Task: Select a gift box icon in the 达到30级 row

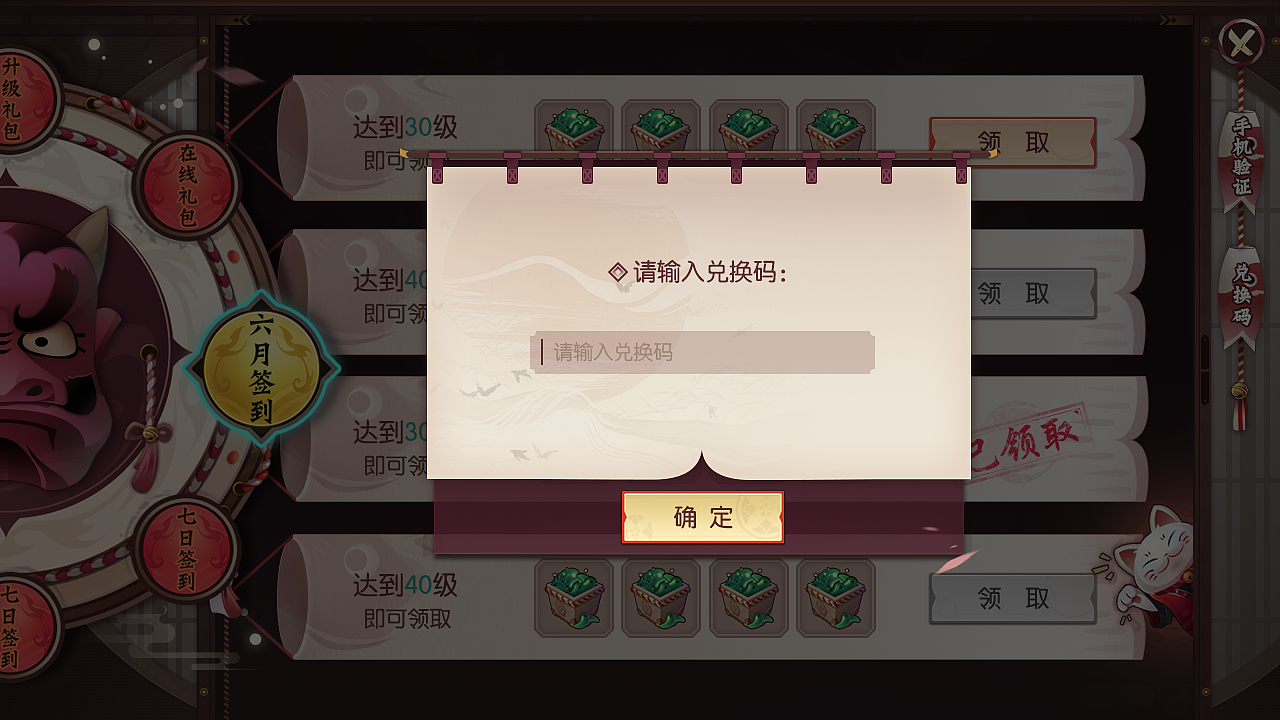Action: (573, 128)
